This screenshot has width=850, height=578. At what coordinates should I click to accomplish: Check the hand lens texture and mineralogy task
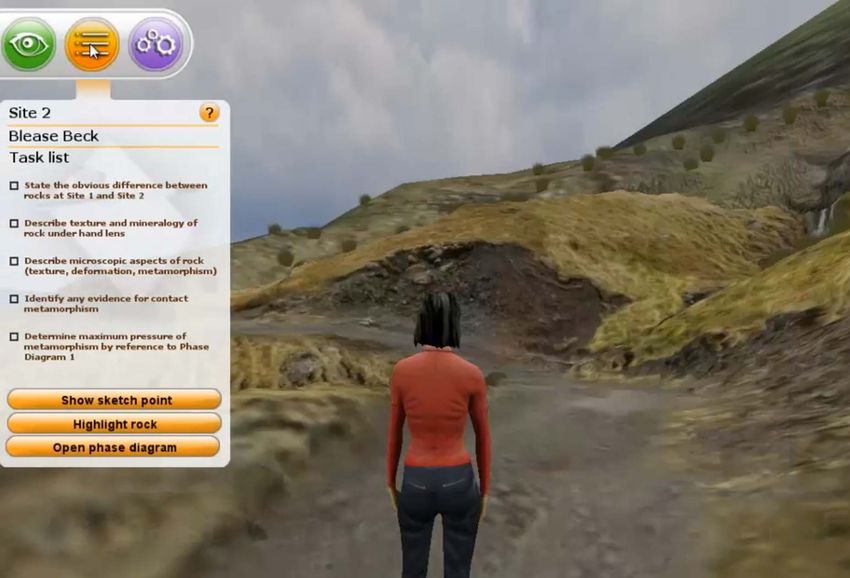(x=14, y=223)
